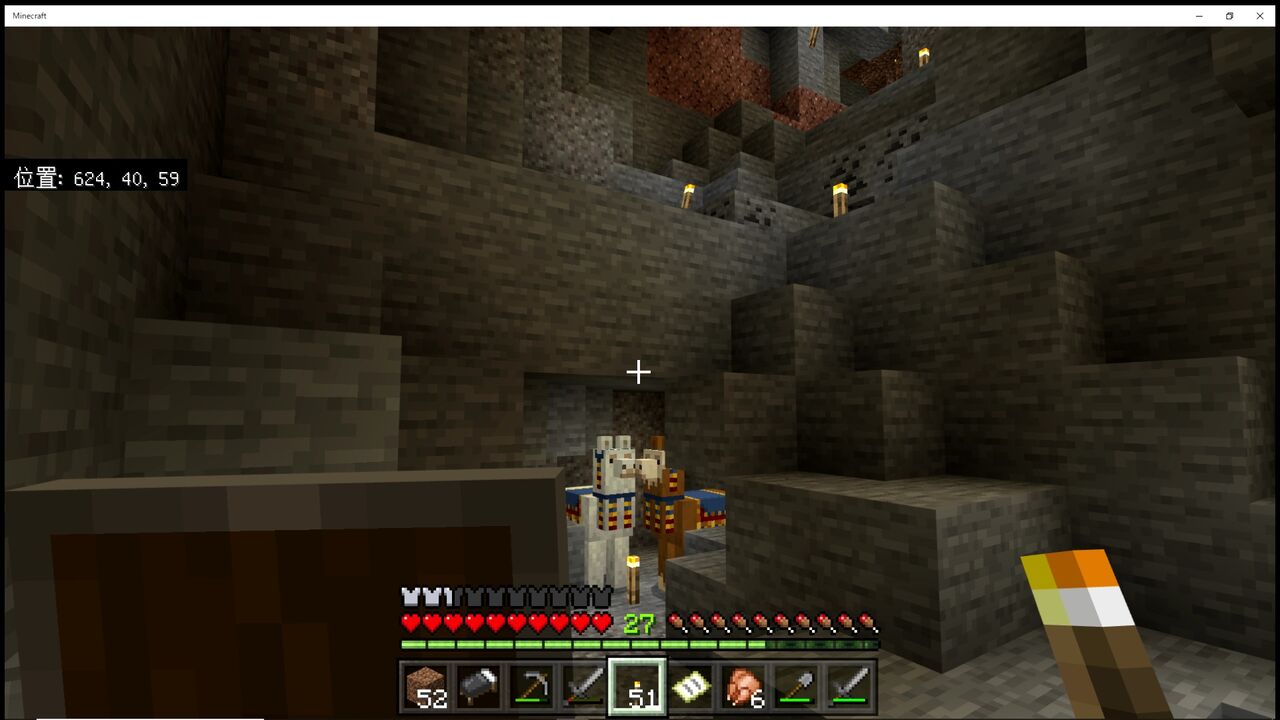
Task: Click the crosshair at screen center
Action: tap(637, 372)
